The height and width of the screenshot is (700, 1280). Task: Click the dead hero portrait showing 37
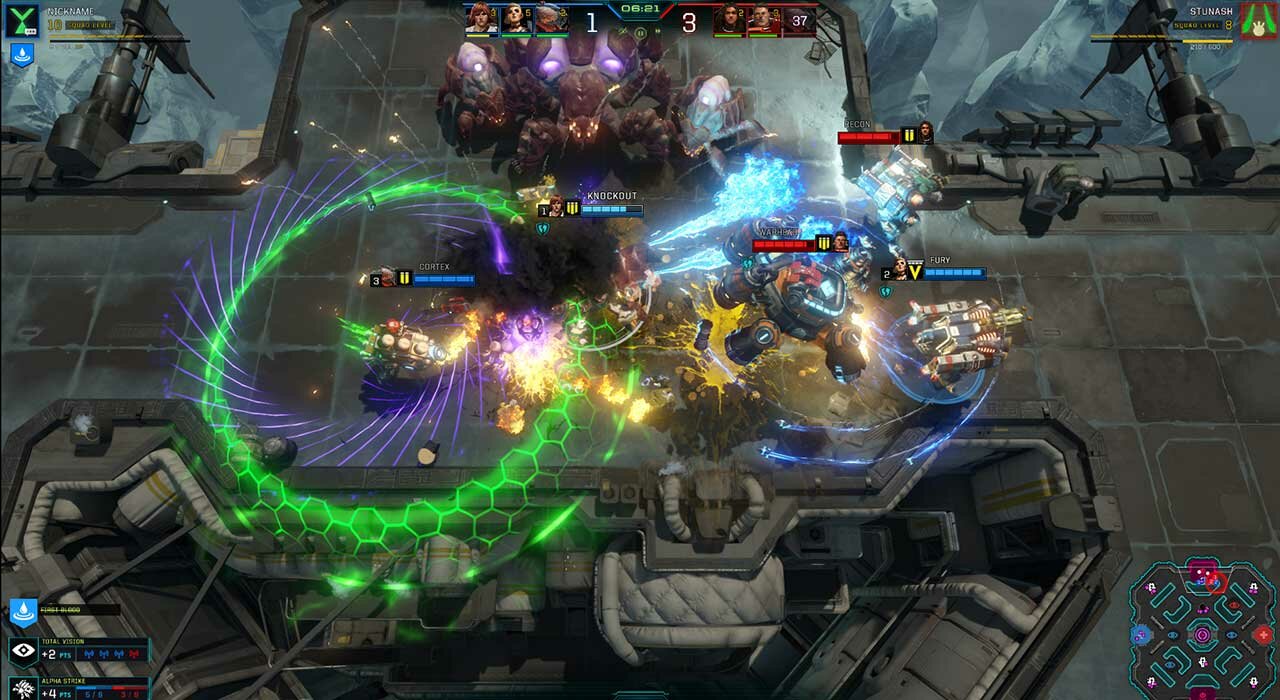click(799, 18)
